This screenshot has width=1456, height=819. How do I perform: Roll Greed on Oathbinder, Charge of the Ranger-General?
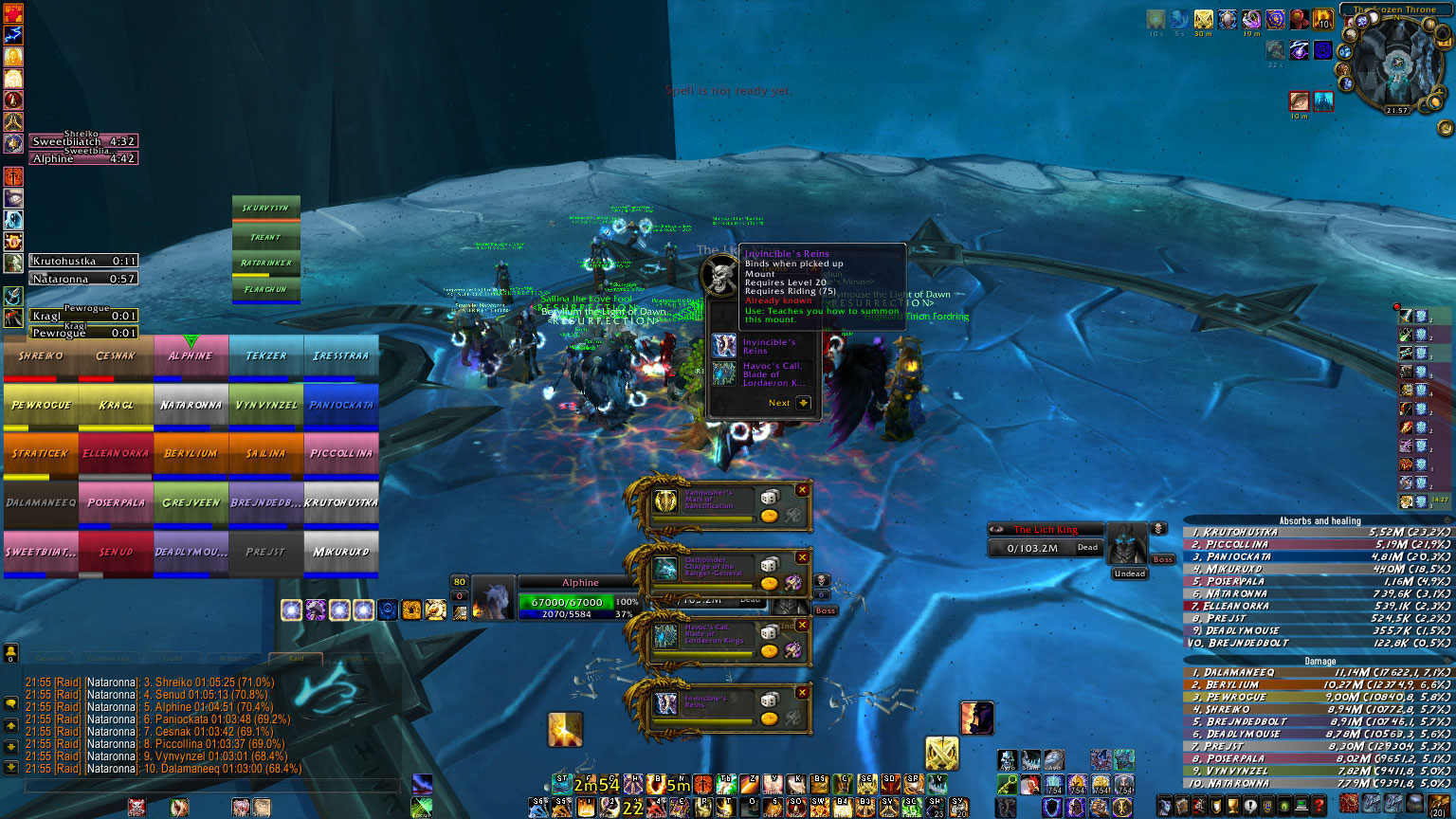coord(770,583)
